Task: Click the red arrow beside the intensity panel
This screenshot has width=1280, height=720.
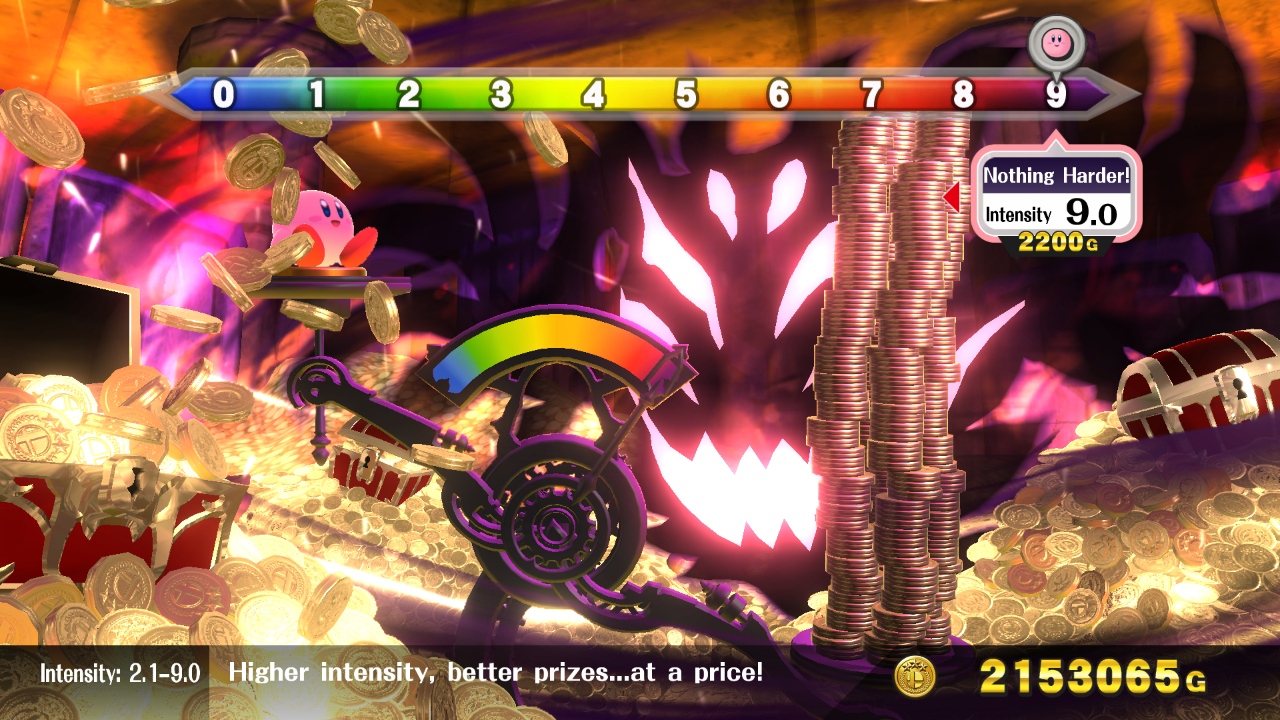Action: 952,197
